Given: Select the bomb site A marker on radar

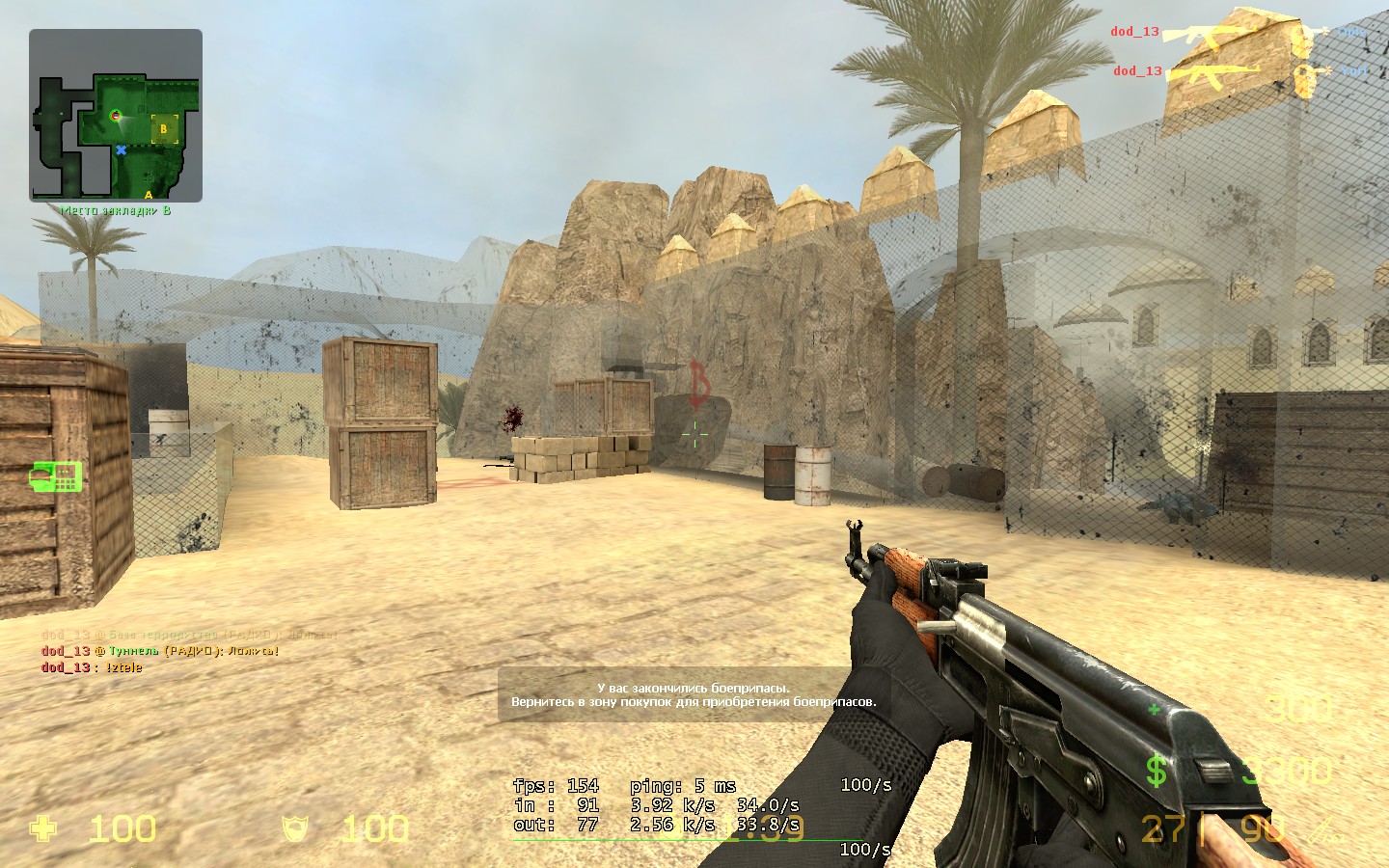Looking at the screenshot, I should [149, 195].
